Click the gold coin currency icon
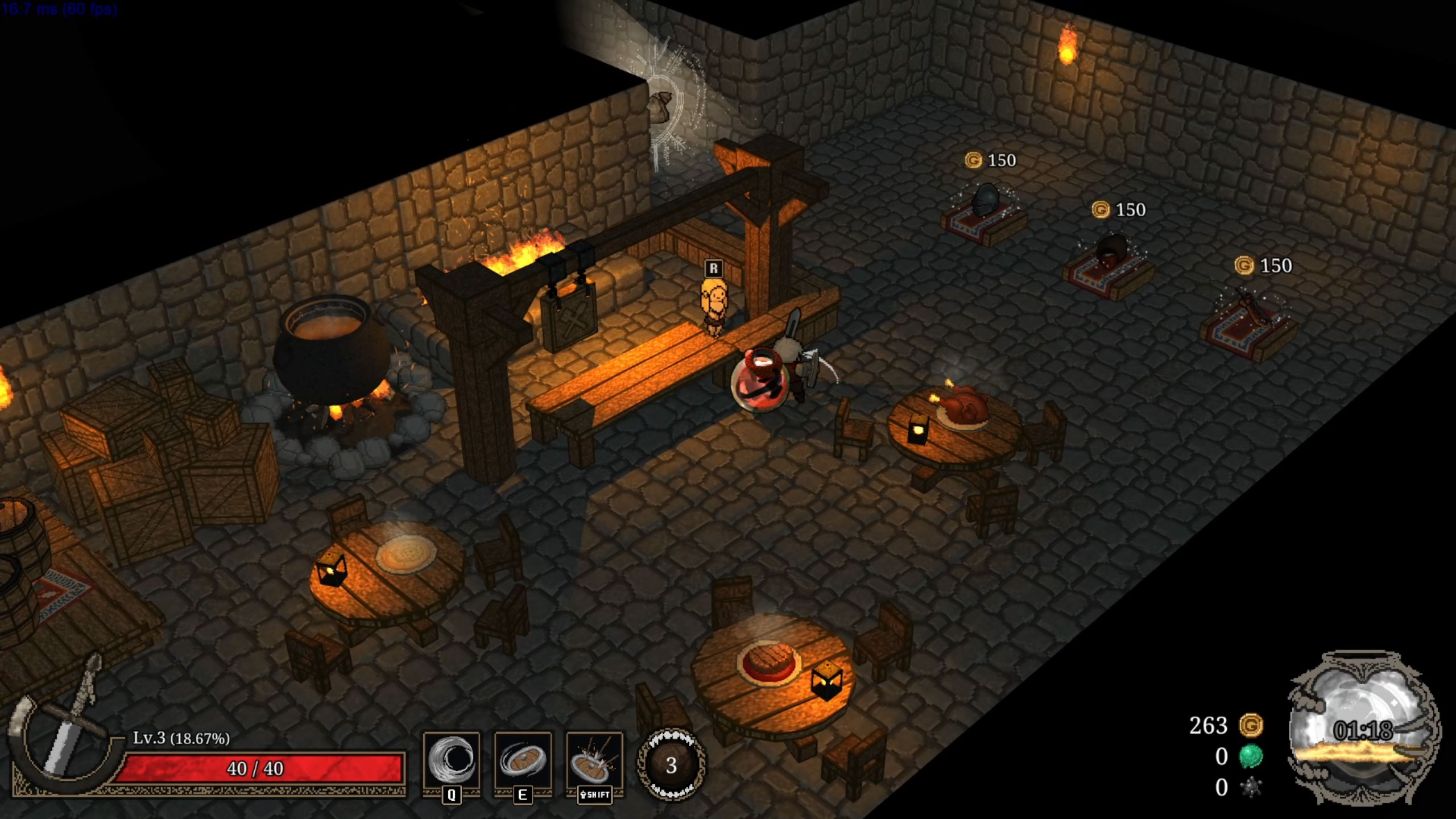 1251,726
